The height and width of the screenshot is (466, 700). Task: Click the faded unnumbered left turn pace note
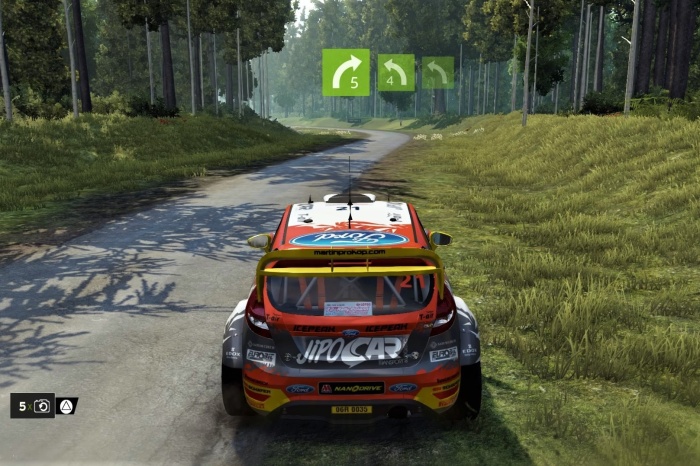point(437,72)
